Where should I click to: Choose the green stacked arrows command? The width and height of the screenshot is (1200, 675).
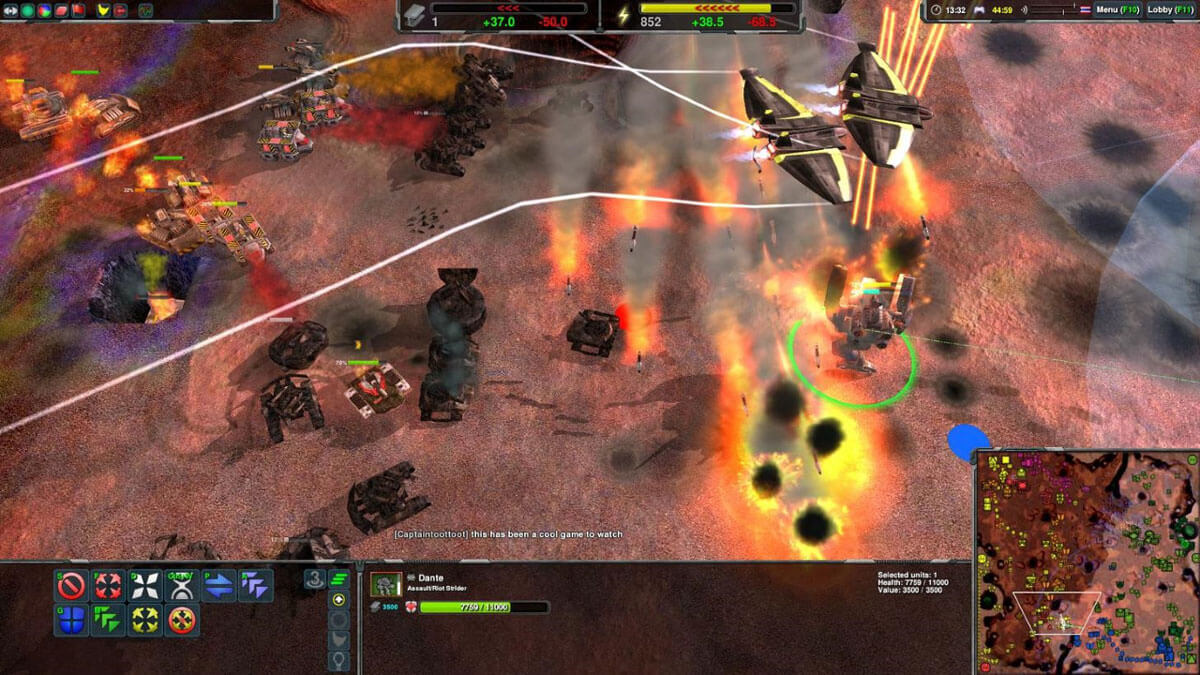(x=107, y=621)
